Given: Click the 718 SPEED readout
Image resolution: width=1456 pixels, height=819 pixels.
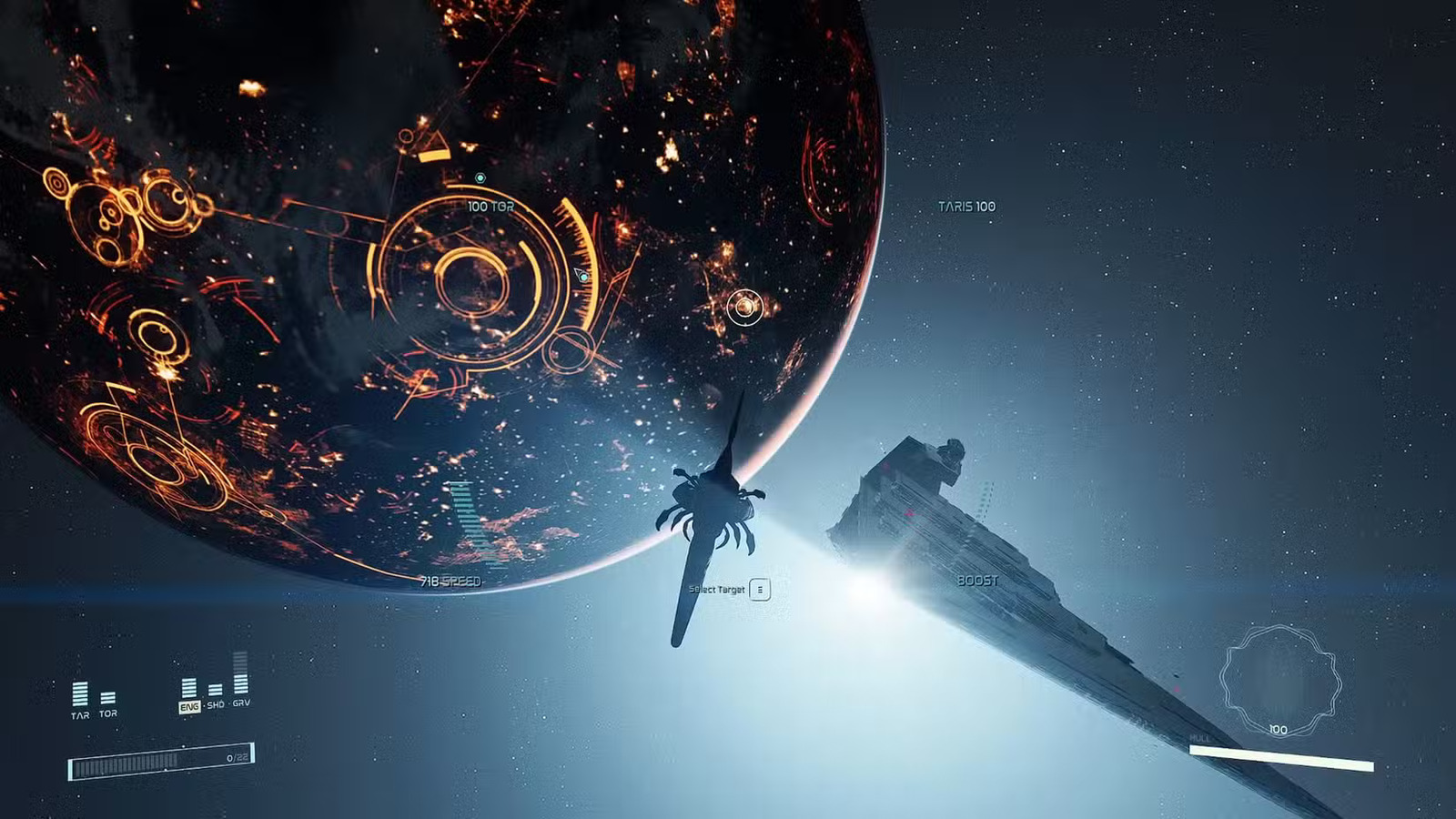Looking at the screenshot, I should (450, 580).
